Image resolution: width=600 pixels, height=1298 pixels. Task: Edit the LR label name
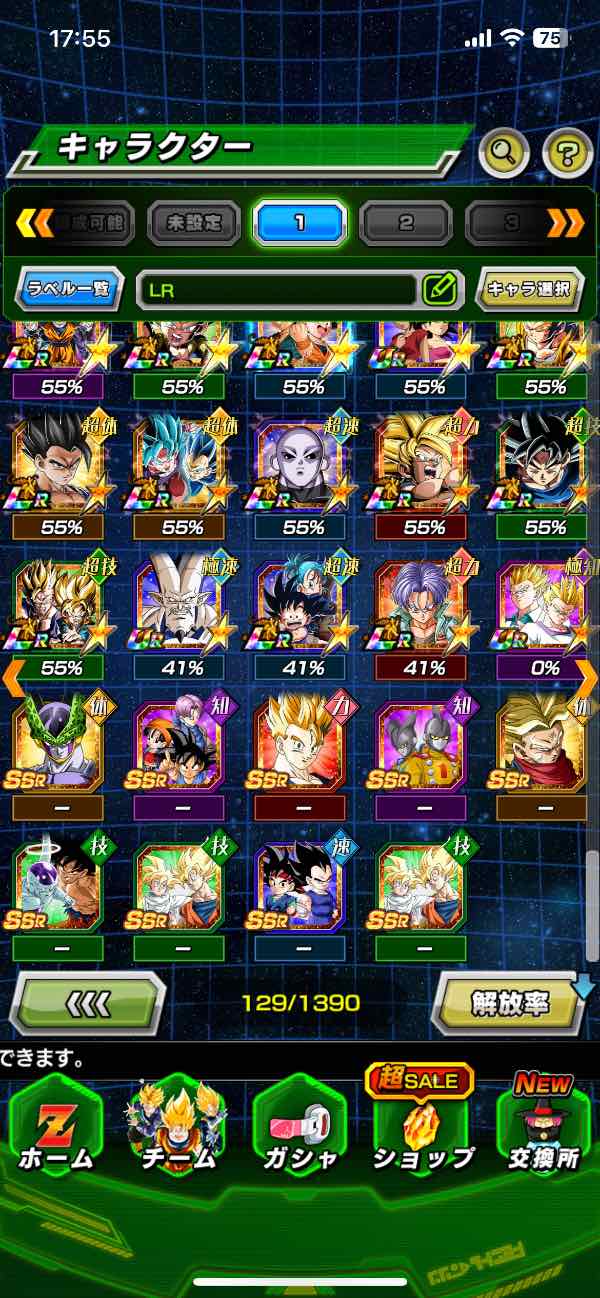point(439,290)
